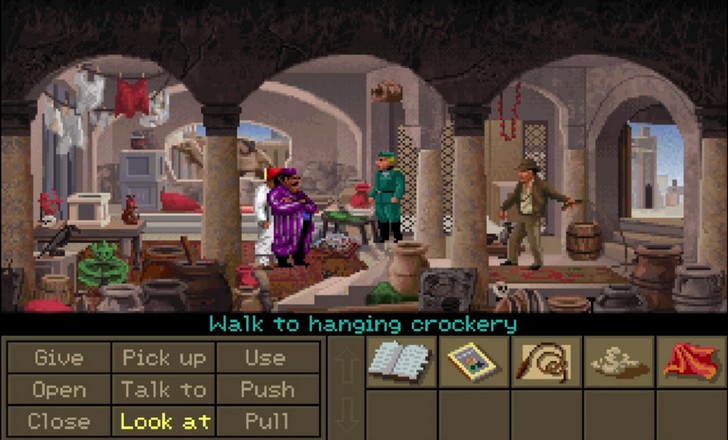728x440 pixels.
Task: Click the inventory scroll up arrow
Action: [x=344, y=367]
